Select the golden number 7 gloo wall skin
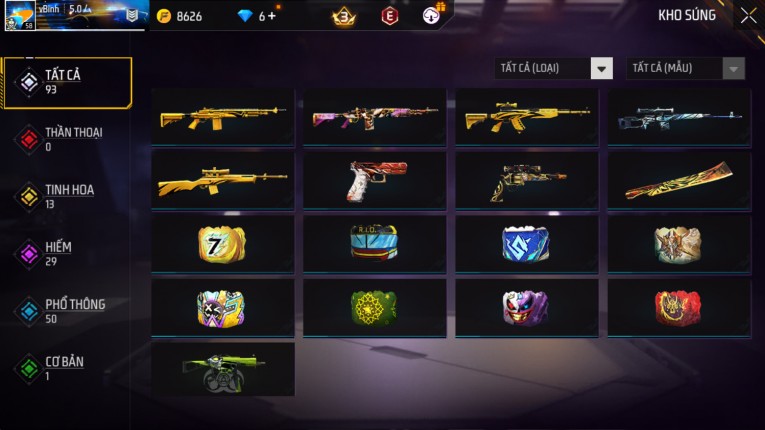765x430 pixels. [223, 243]
